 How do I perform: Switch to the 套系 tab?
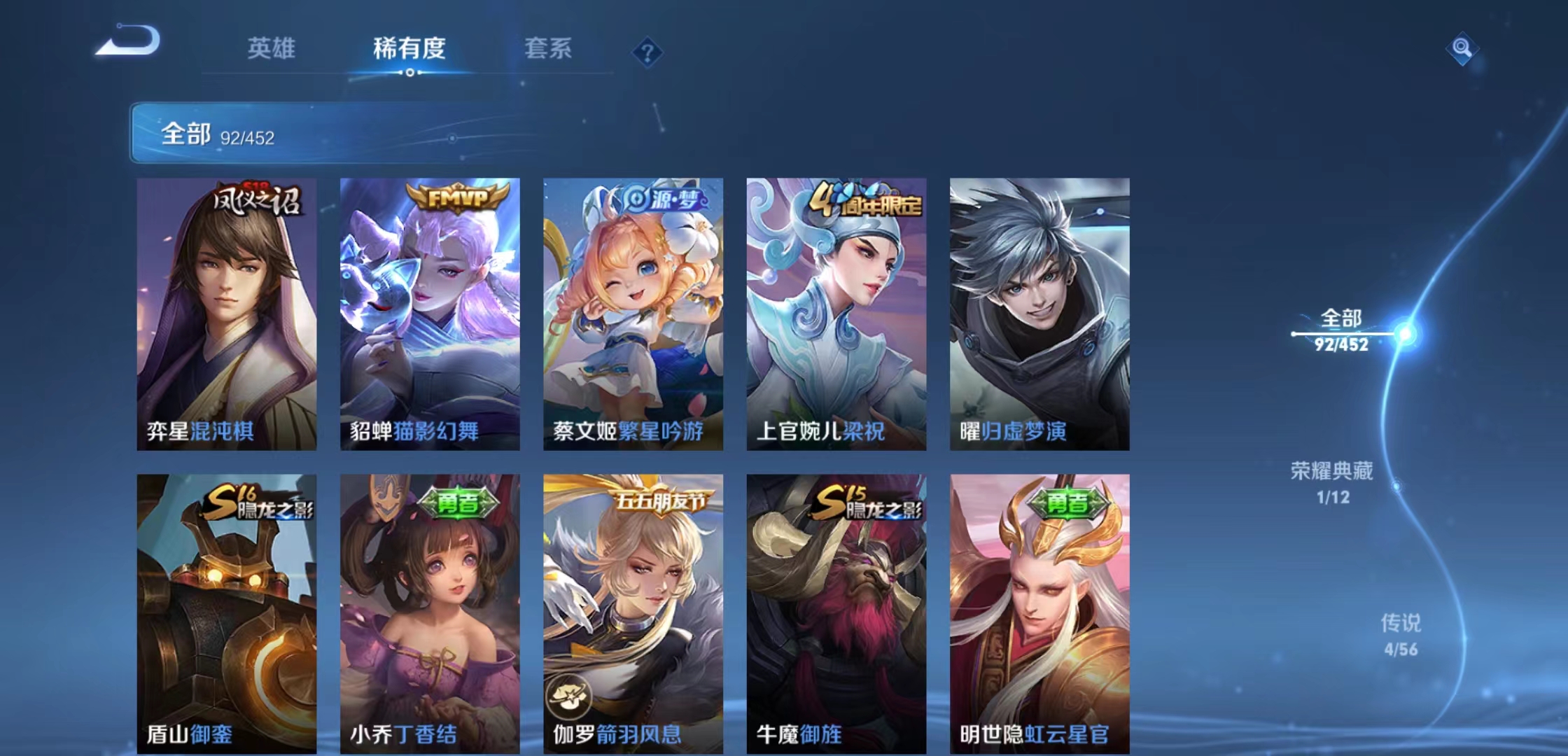pyautogui.click(x=547, y=49)
